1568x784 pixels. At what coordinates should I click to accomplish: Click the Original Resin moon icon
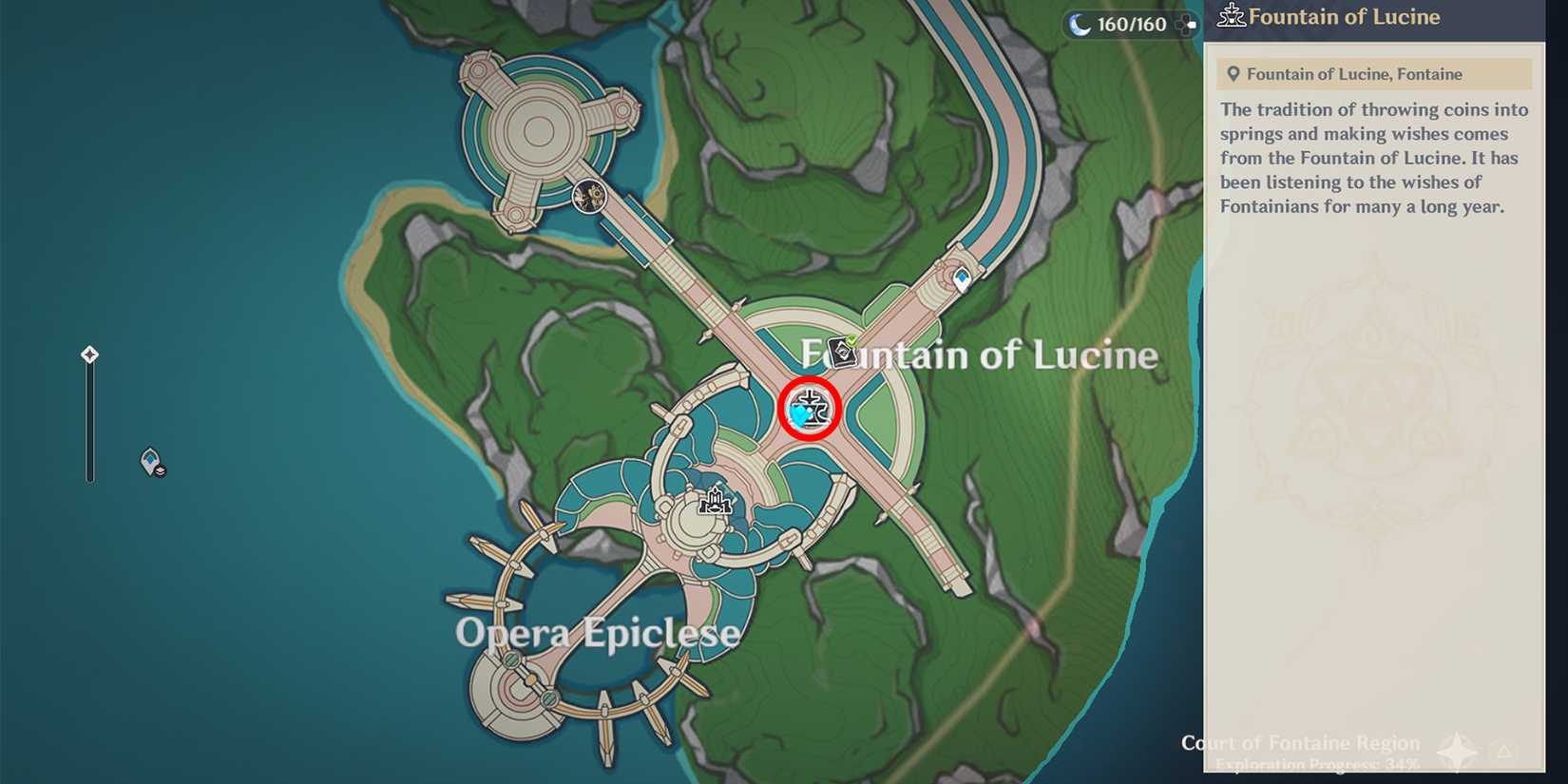[x=1079, y=24]
